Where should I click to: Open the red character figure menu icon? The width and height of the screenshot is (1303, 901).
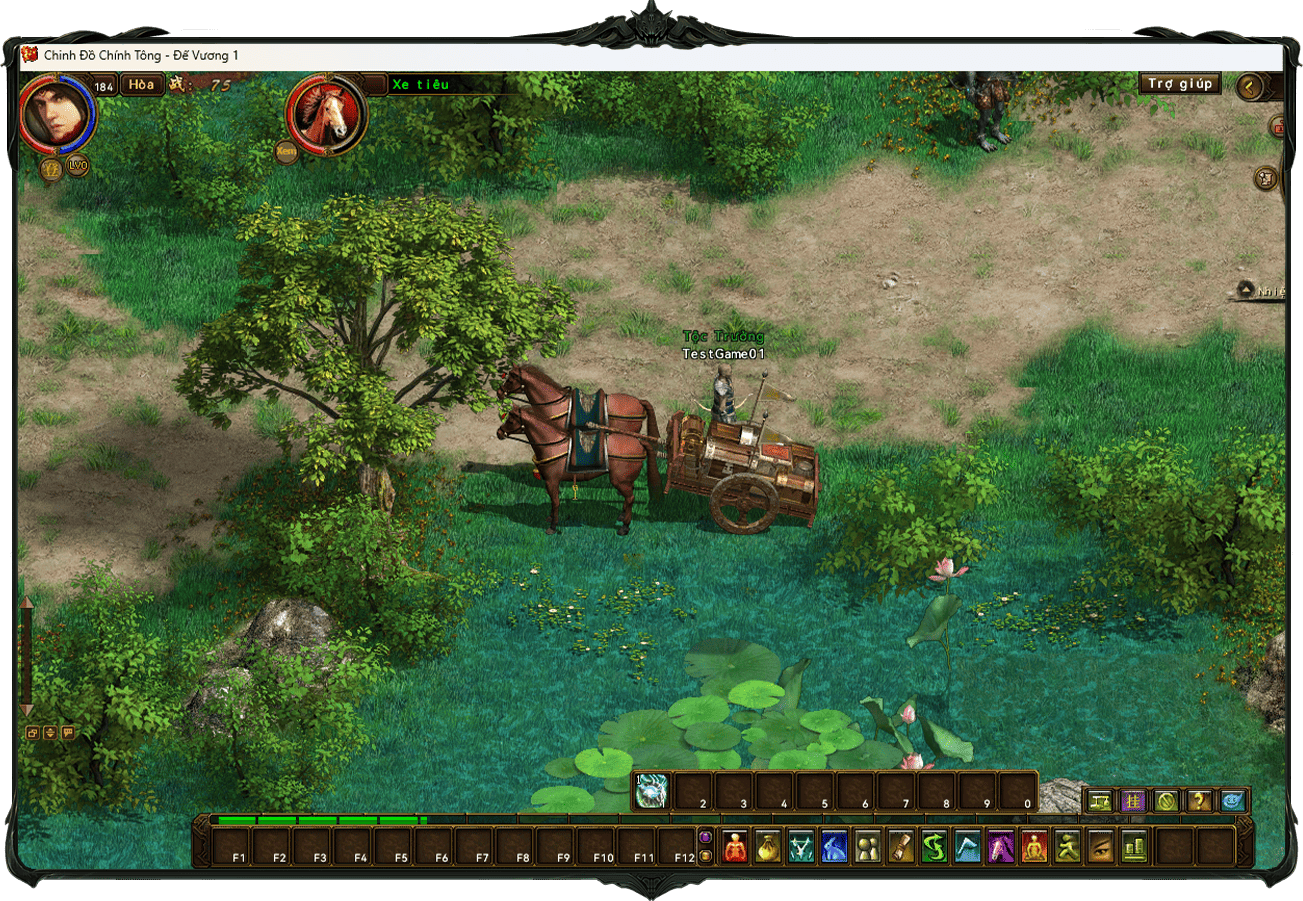point(736,846)
